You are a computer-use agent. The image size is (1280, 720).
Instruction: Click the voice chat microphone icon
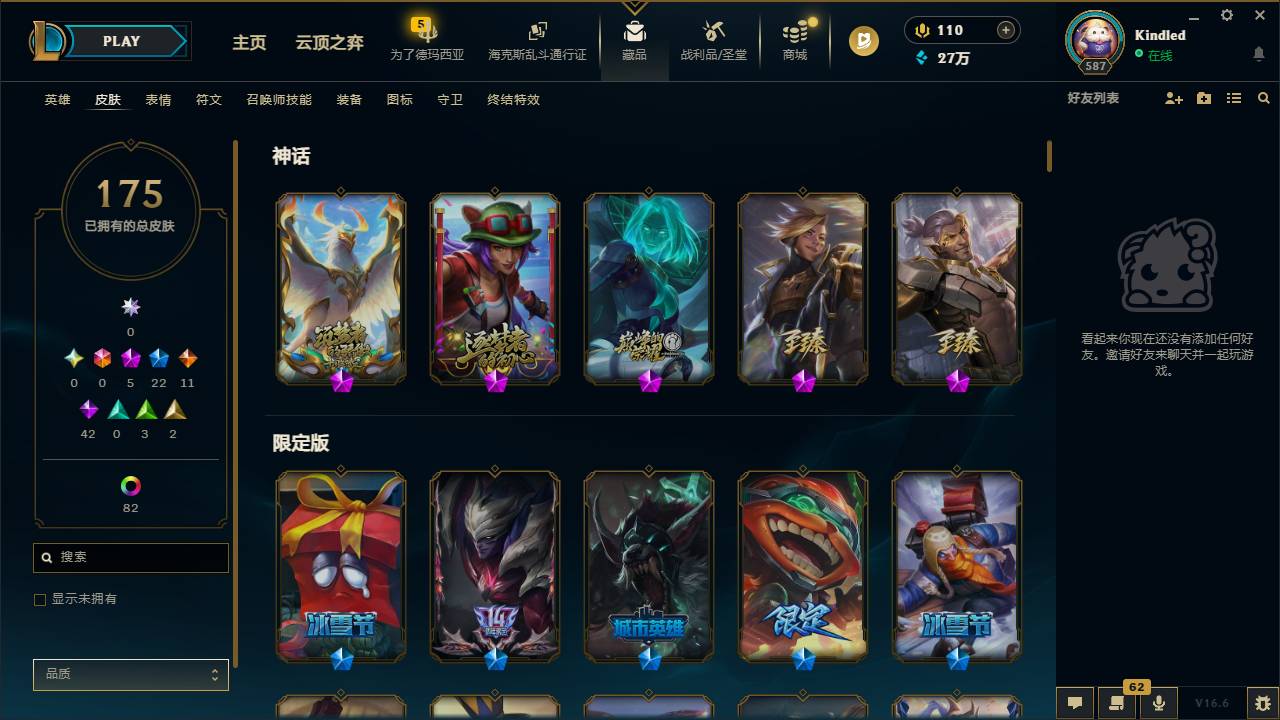tap(1159, 702)
